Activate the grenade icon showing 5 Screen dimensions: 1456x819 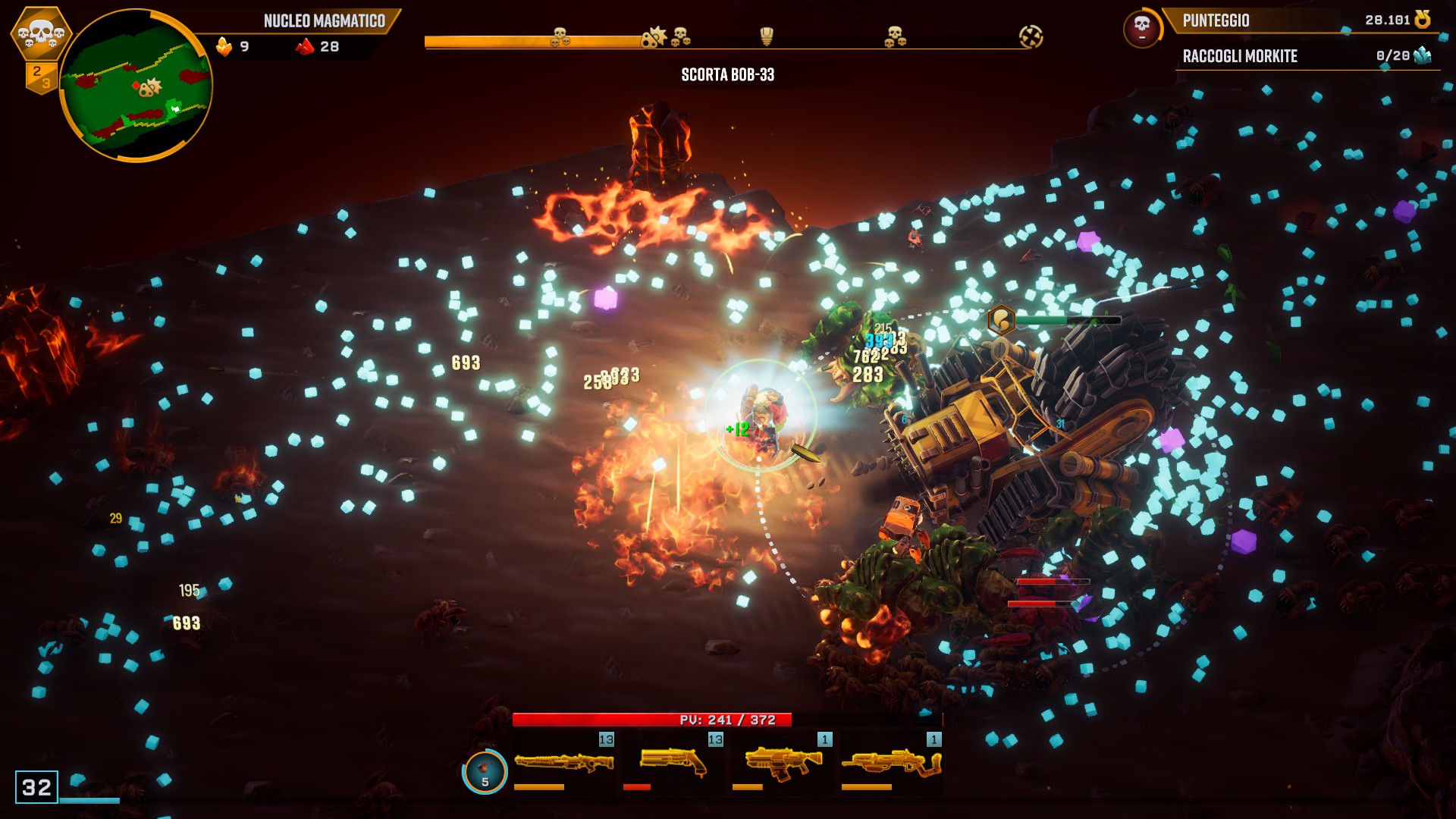485,772
